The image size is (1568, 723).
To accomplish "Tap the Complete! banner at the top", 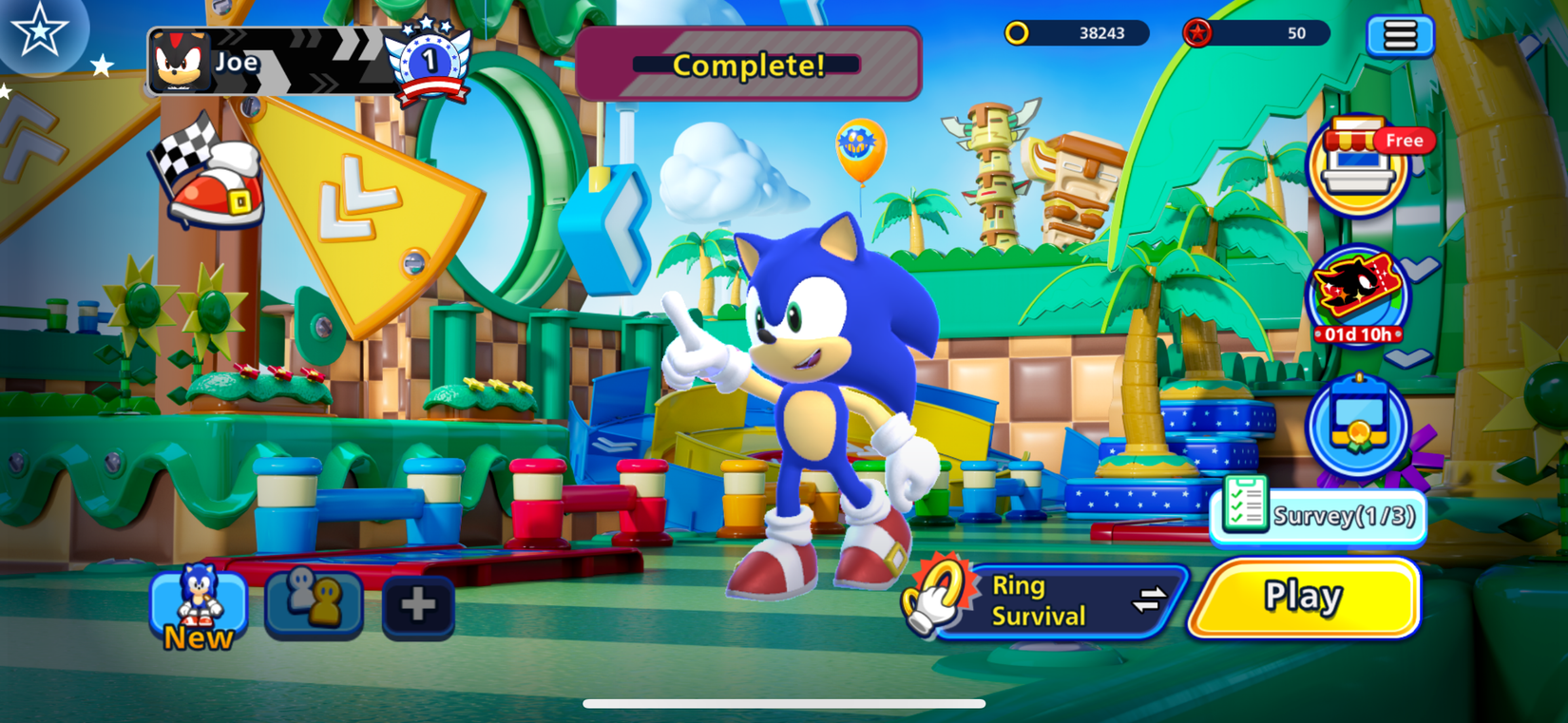I will click(x=747, y=65).
